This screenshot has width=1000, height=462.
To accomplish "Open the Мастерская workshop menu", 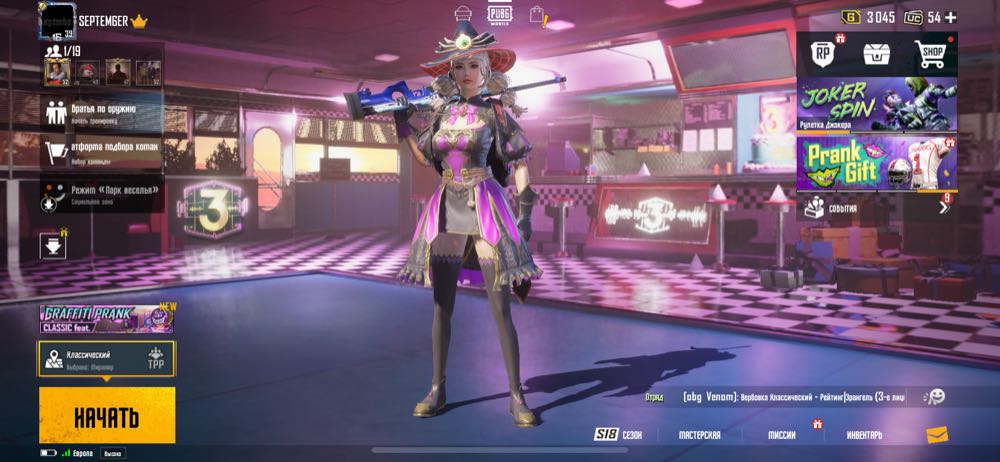I will (x=699, y=435).
